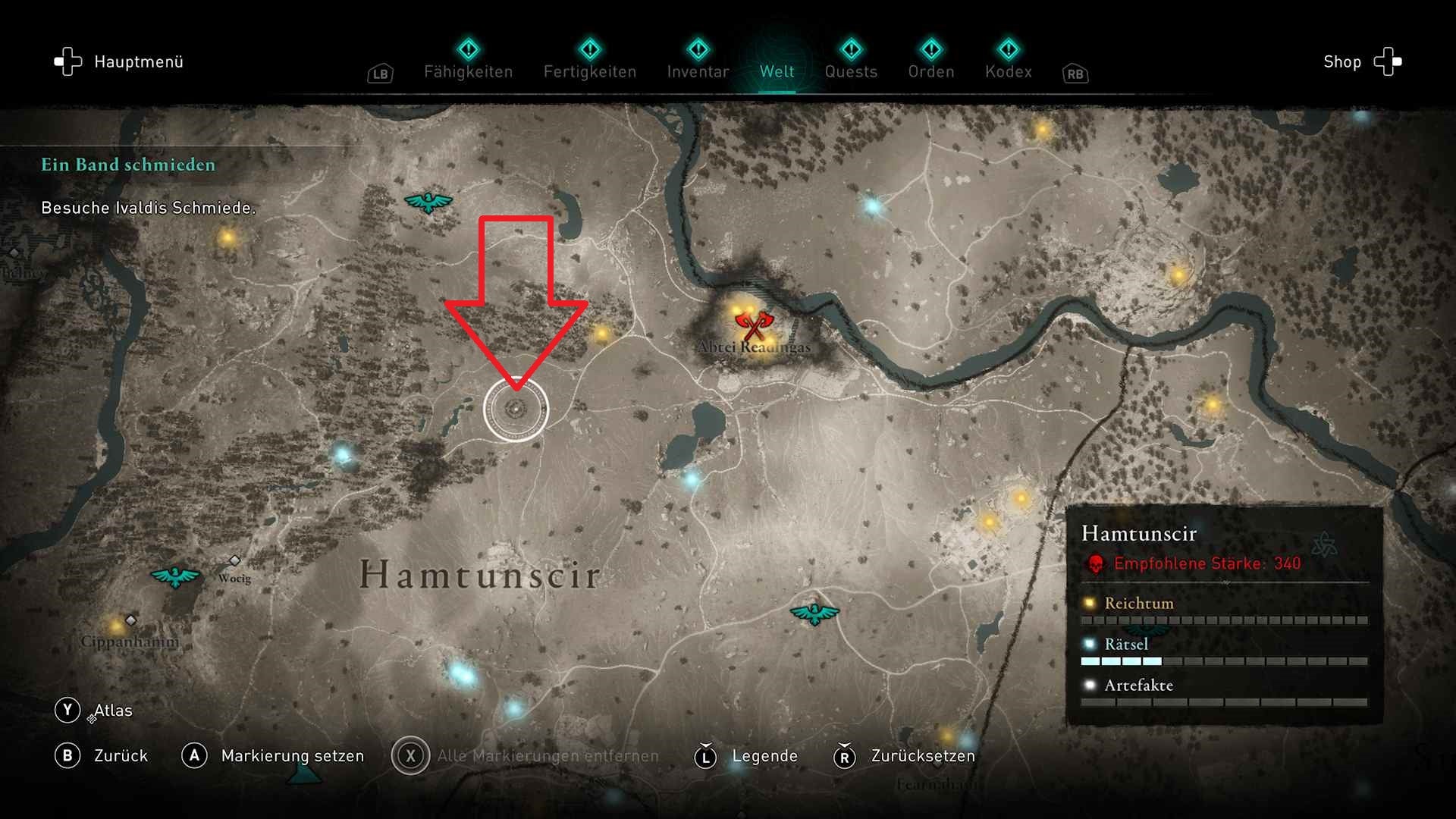This screenshot has width=1456, height=819.
Task: Select the eagle viewpoint icon at the top
Action: pos(427,202)
